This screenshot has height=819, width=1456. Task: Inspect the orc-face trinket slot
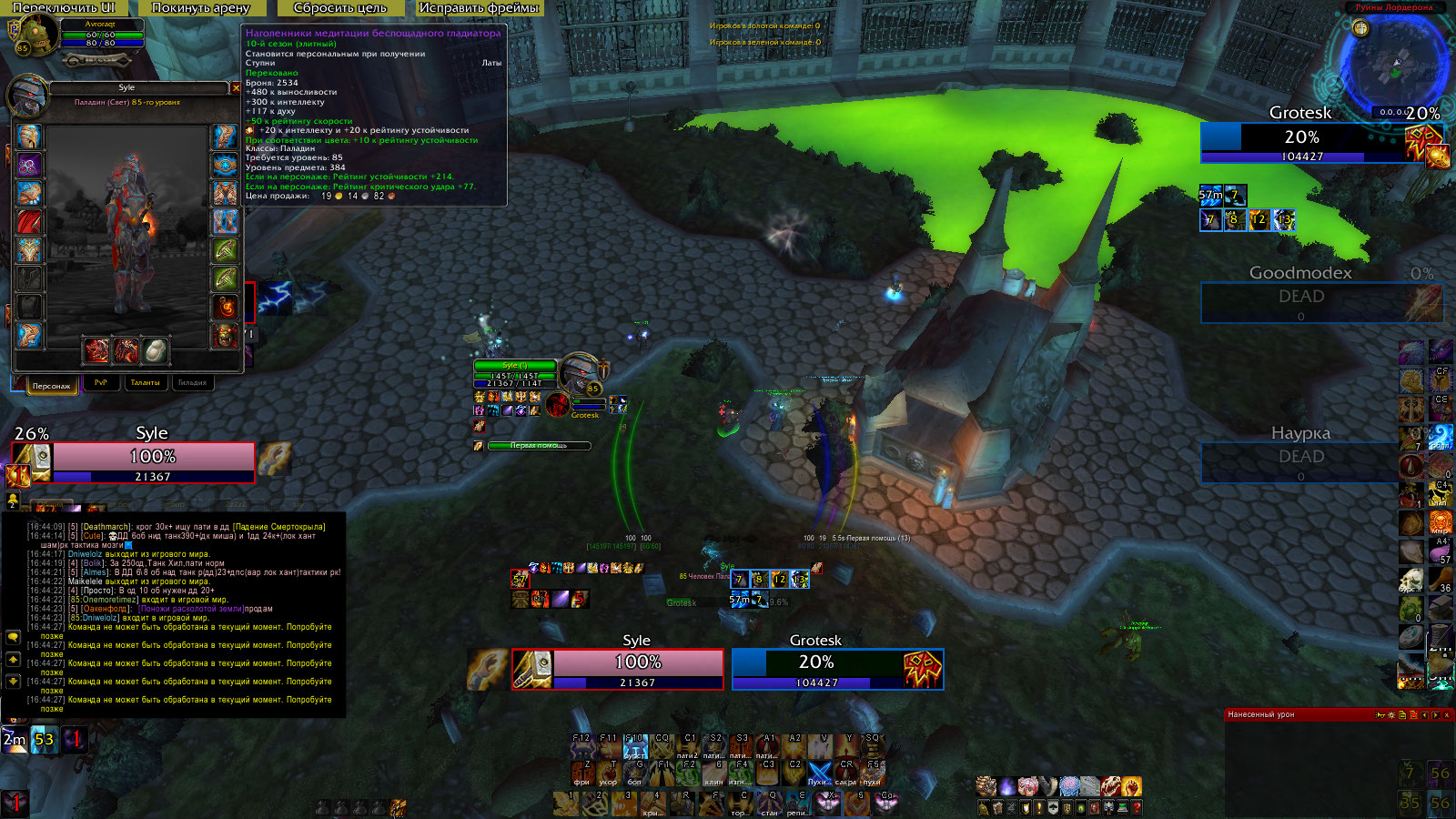click(226, 336)
